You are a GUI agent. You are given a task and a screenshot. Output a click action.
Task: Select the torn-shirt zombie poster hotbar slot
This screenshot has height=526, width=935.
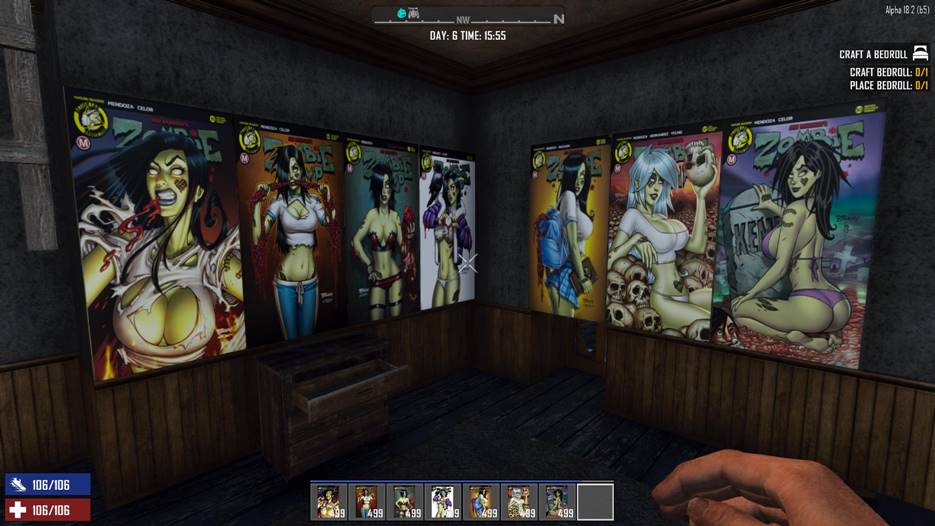click(329, 502)
